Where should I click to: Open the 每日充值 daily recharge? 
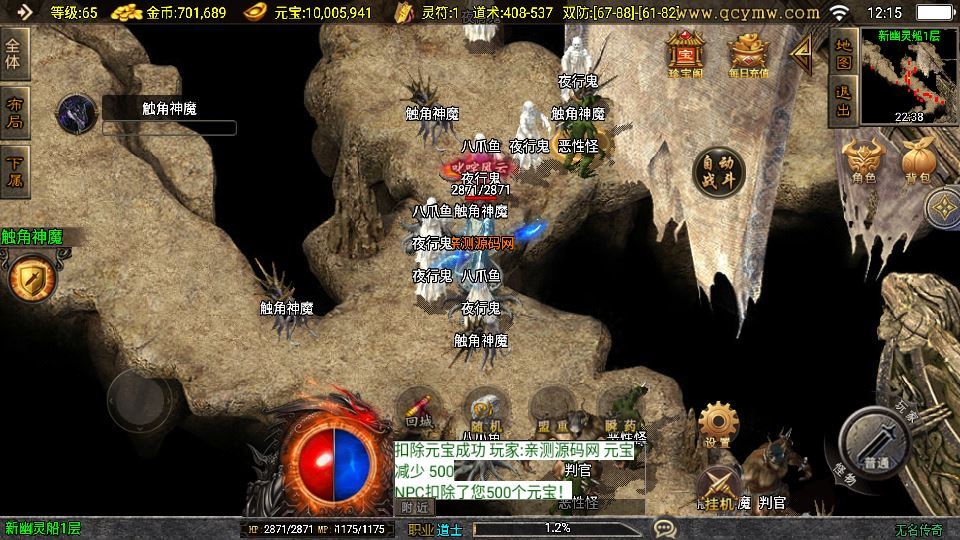[748, 55]
